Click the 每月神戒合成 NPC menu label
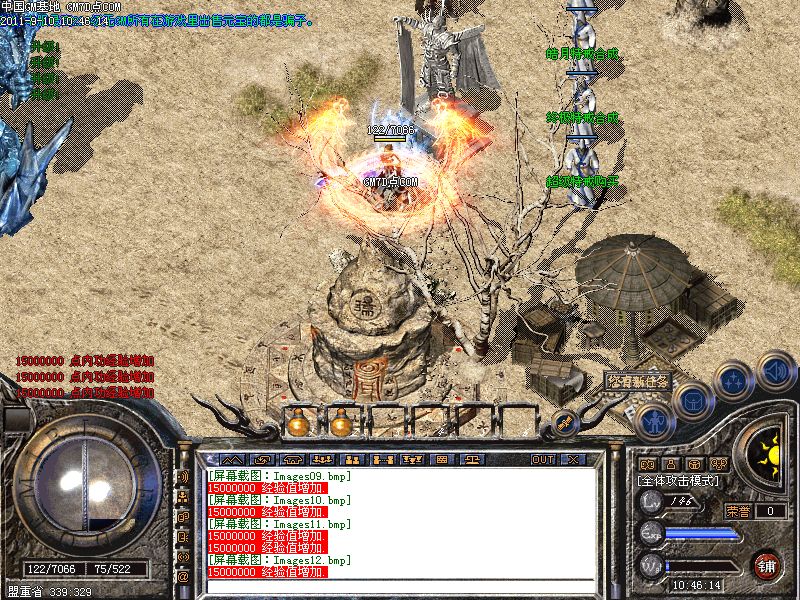 [582, 54]
